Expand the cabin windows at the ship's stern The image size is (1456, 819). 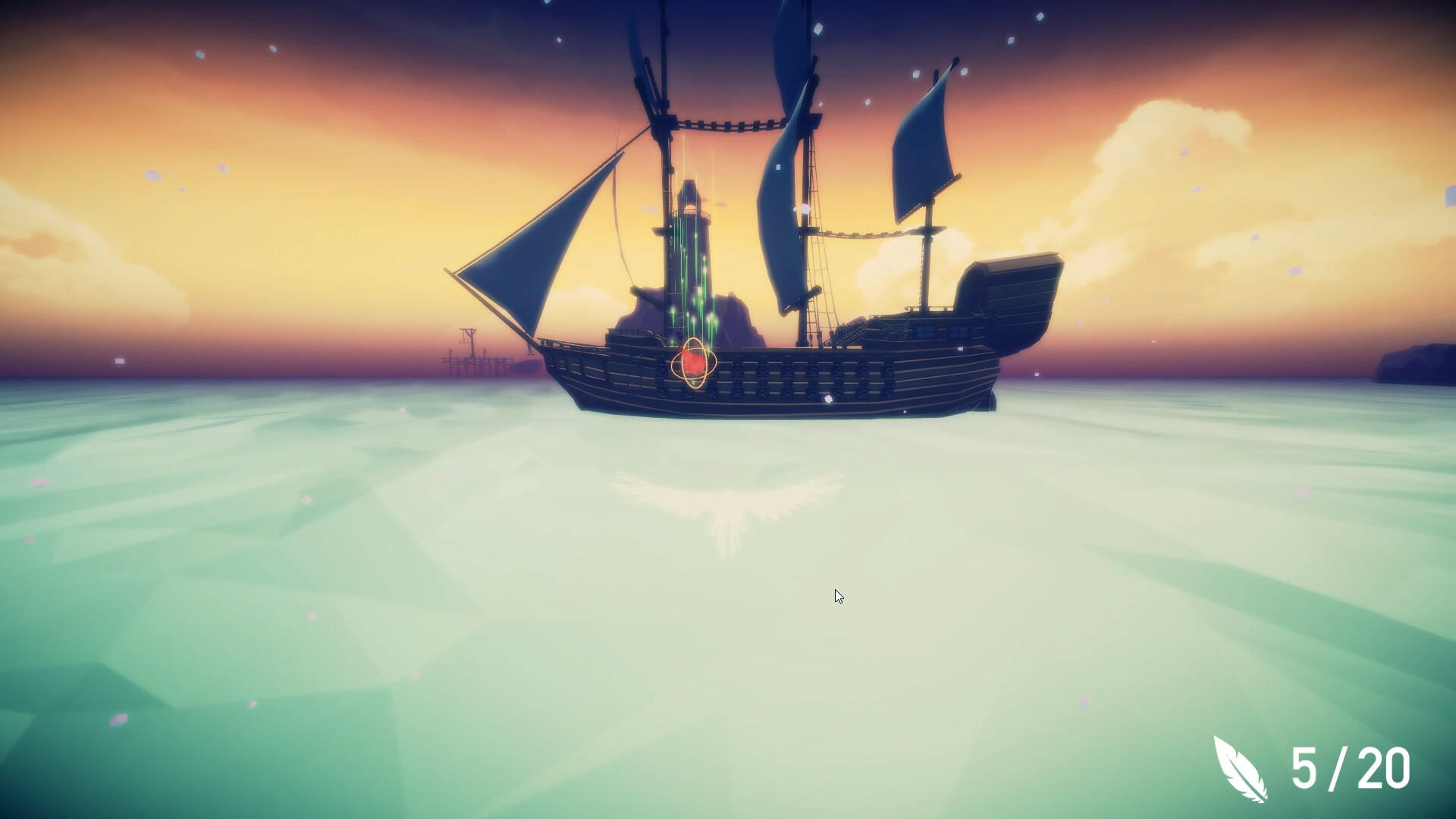click(x=940, y=332)
